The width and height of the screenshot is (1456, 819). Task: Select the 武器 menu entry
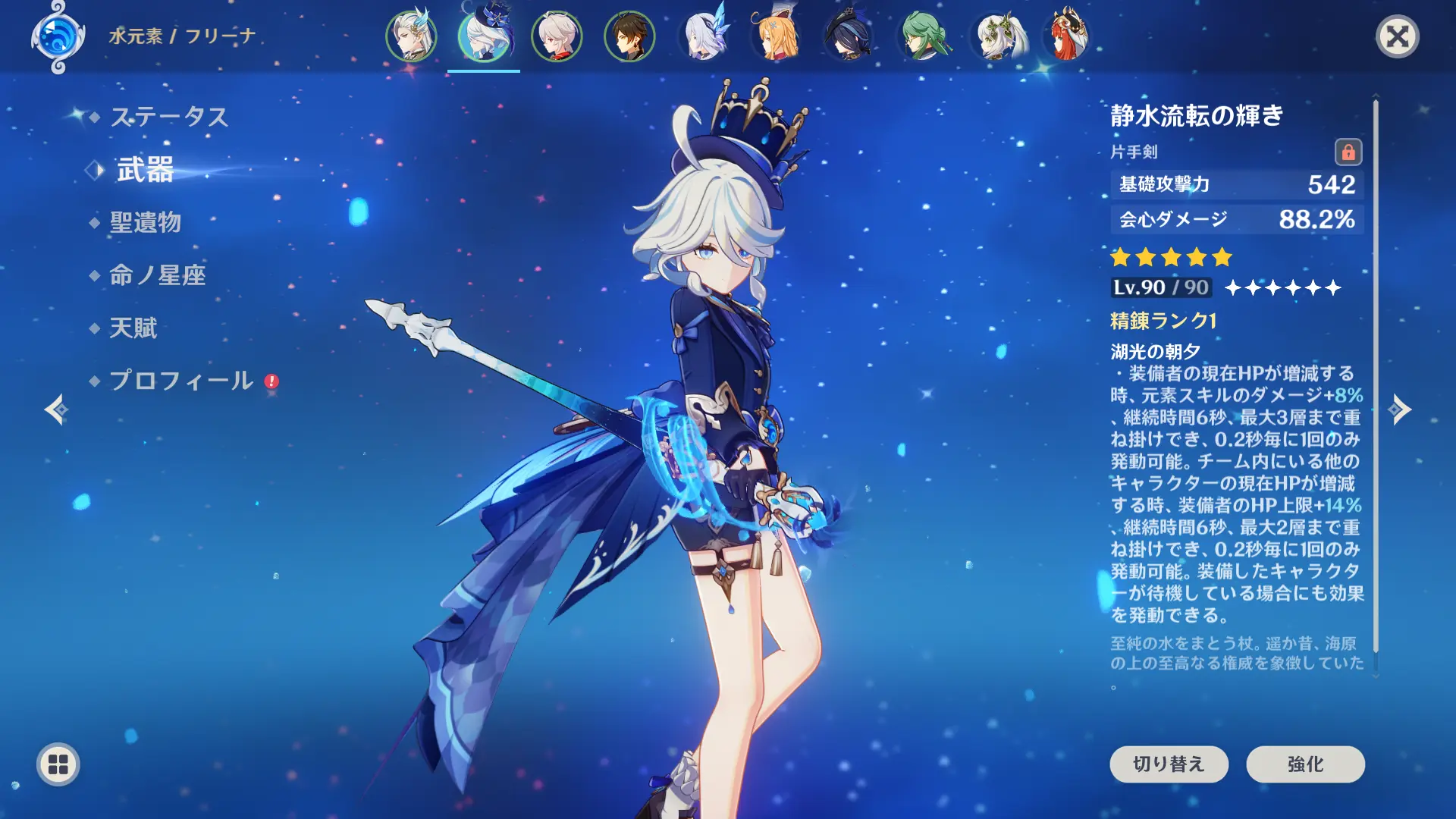145,170
